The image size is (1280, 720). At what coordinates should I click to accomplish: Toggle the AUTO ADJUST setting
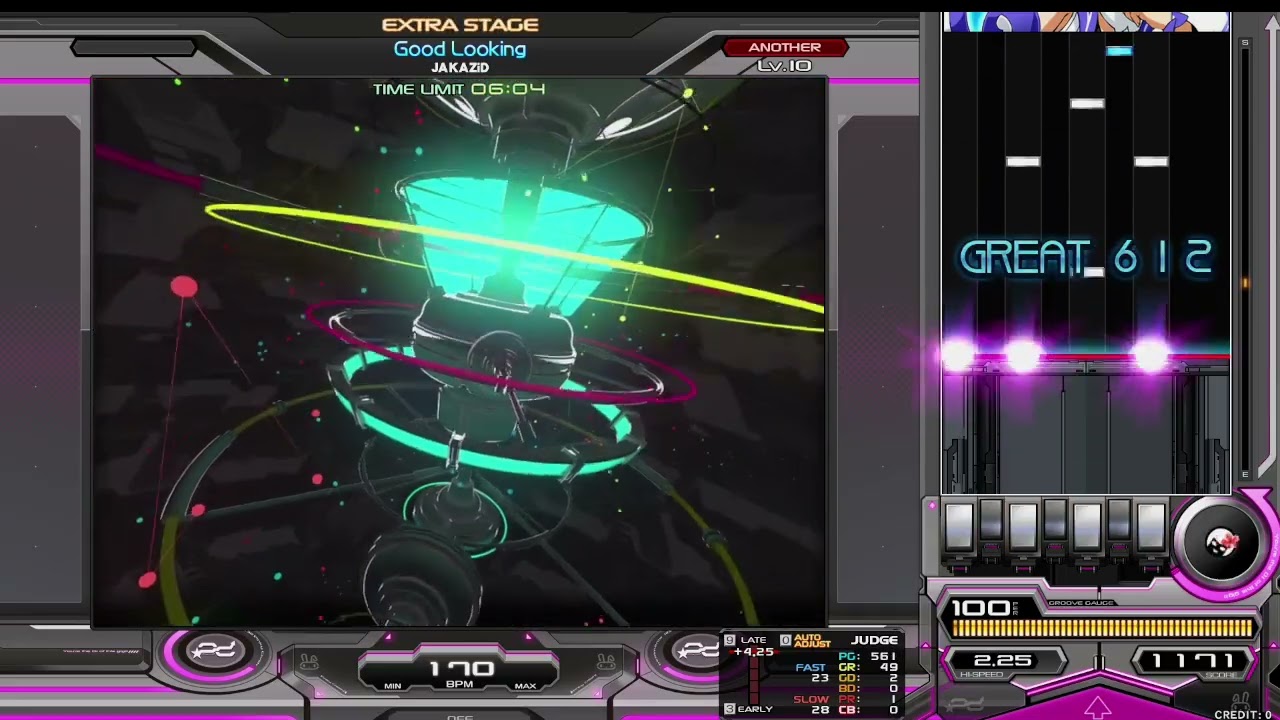coord(812,641)
